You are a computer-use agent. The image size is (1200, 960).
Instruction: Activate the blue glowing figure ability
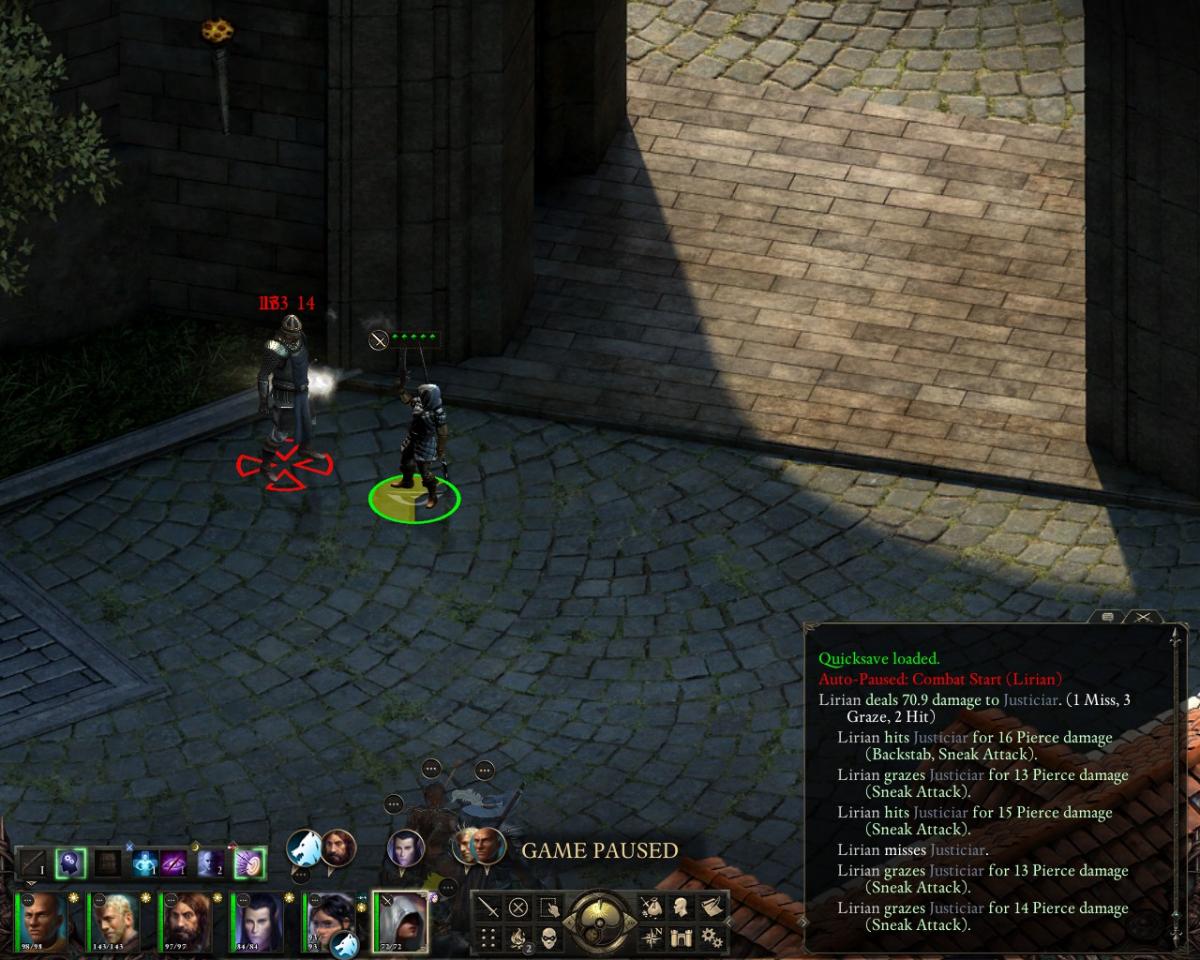(145, 863)
